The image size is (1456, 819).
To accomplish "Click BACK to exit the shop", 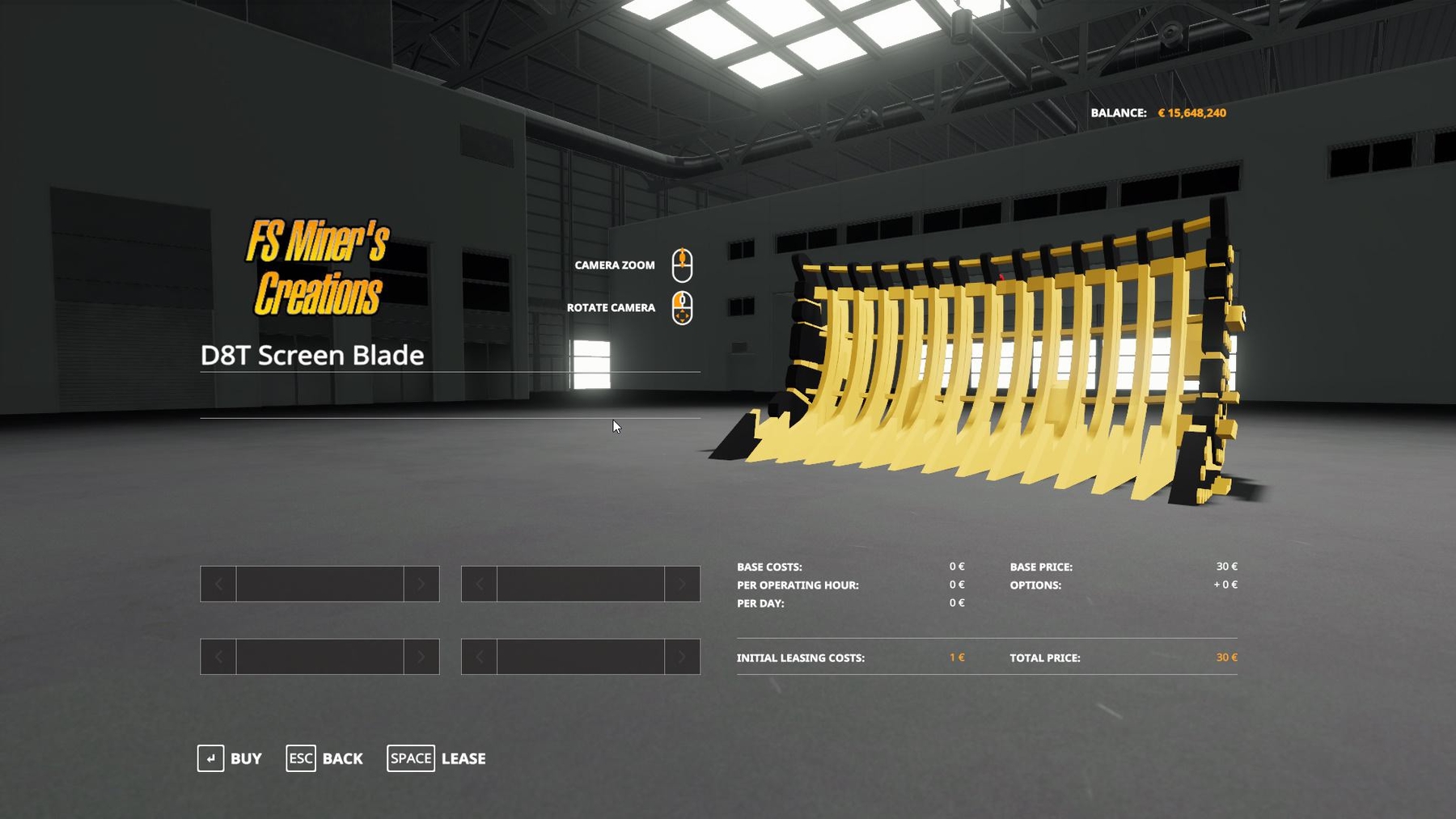I will tap(342, 758).
